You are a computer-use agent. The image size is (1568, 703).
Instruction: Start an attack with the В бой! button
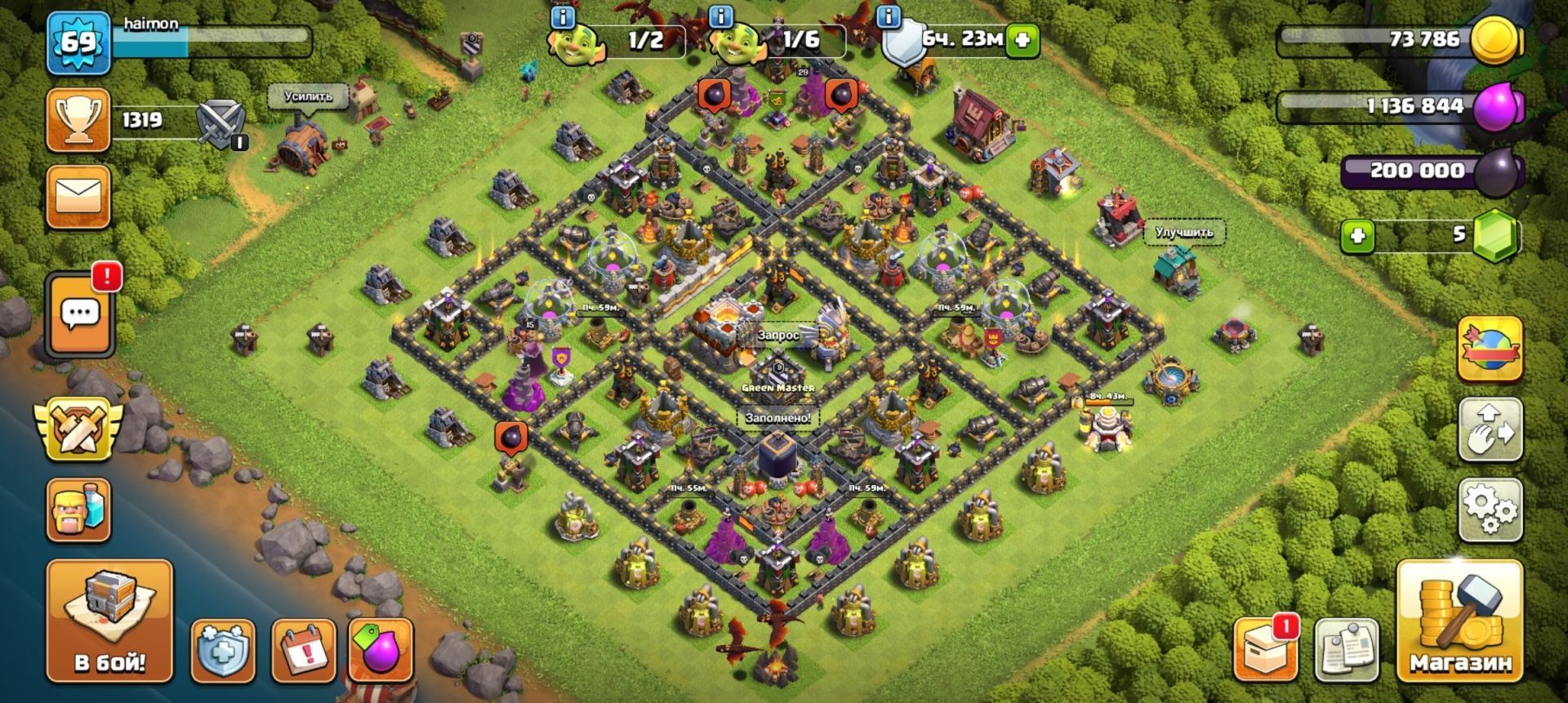tap(109, 621)
